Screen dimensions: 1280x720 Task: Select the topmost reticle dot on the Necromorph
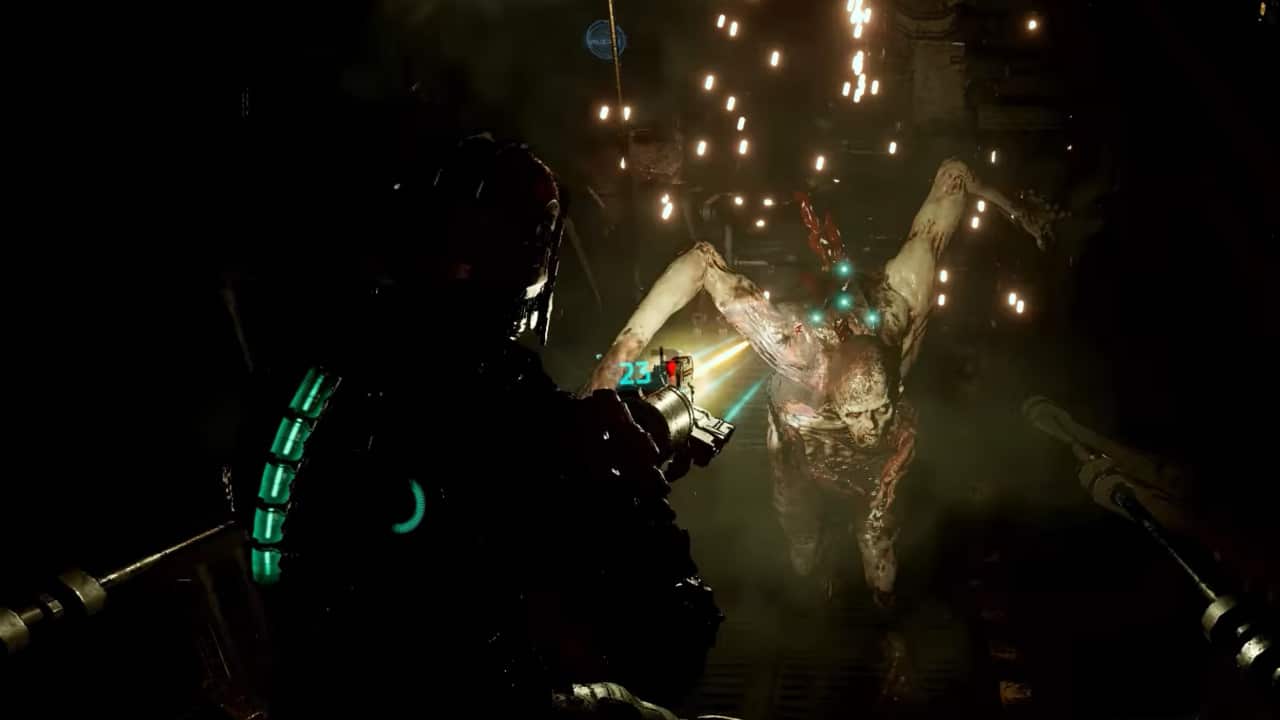coord(843,269)
